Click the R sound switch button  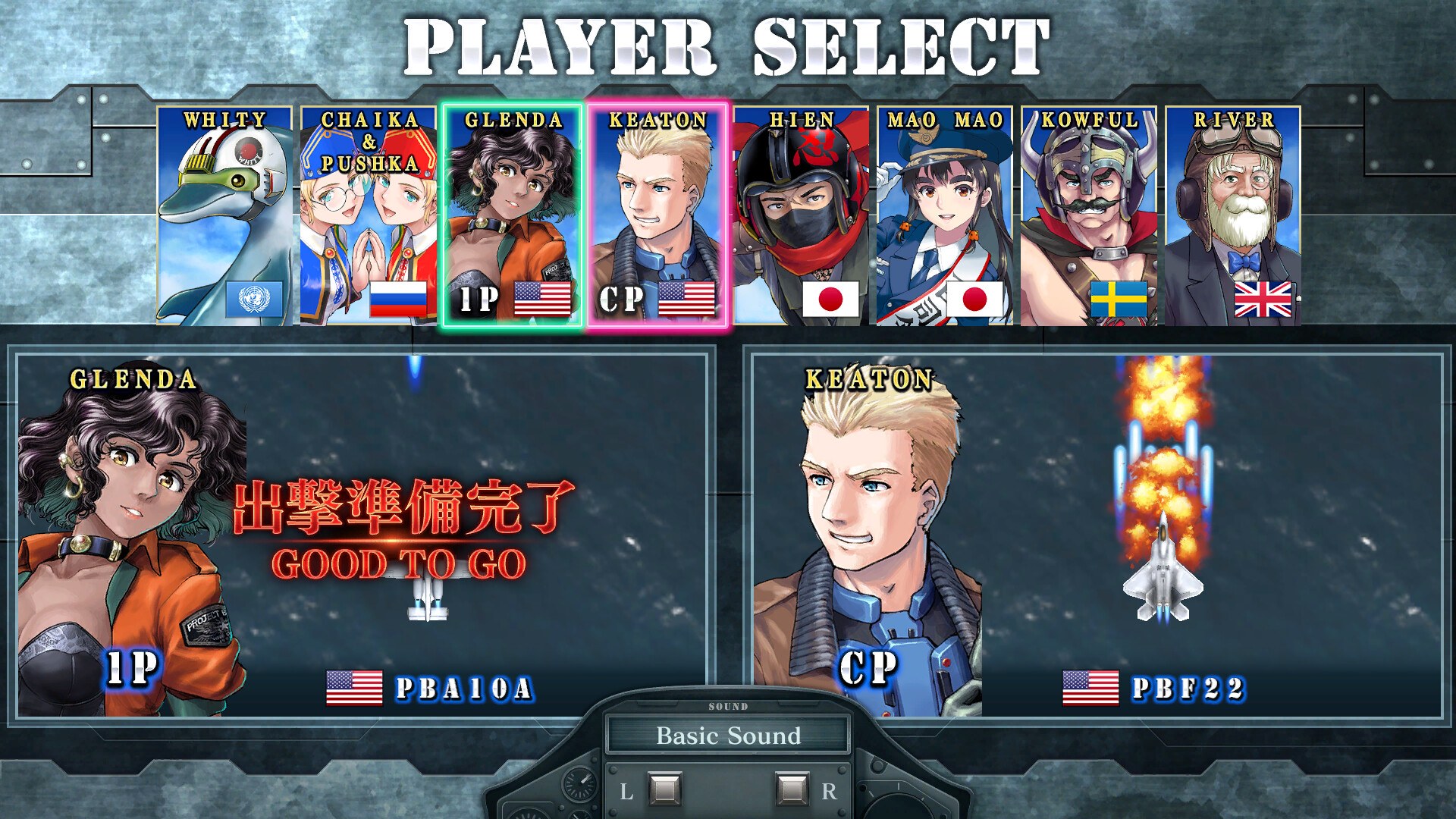[792, 789]
